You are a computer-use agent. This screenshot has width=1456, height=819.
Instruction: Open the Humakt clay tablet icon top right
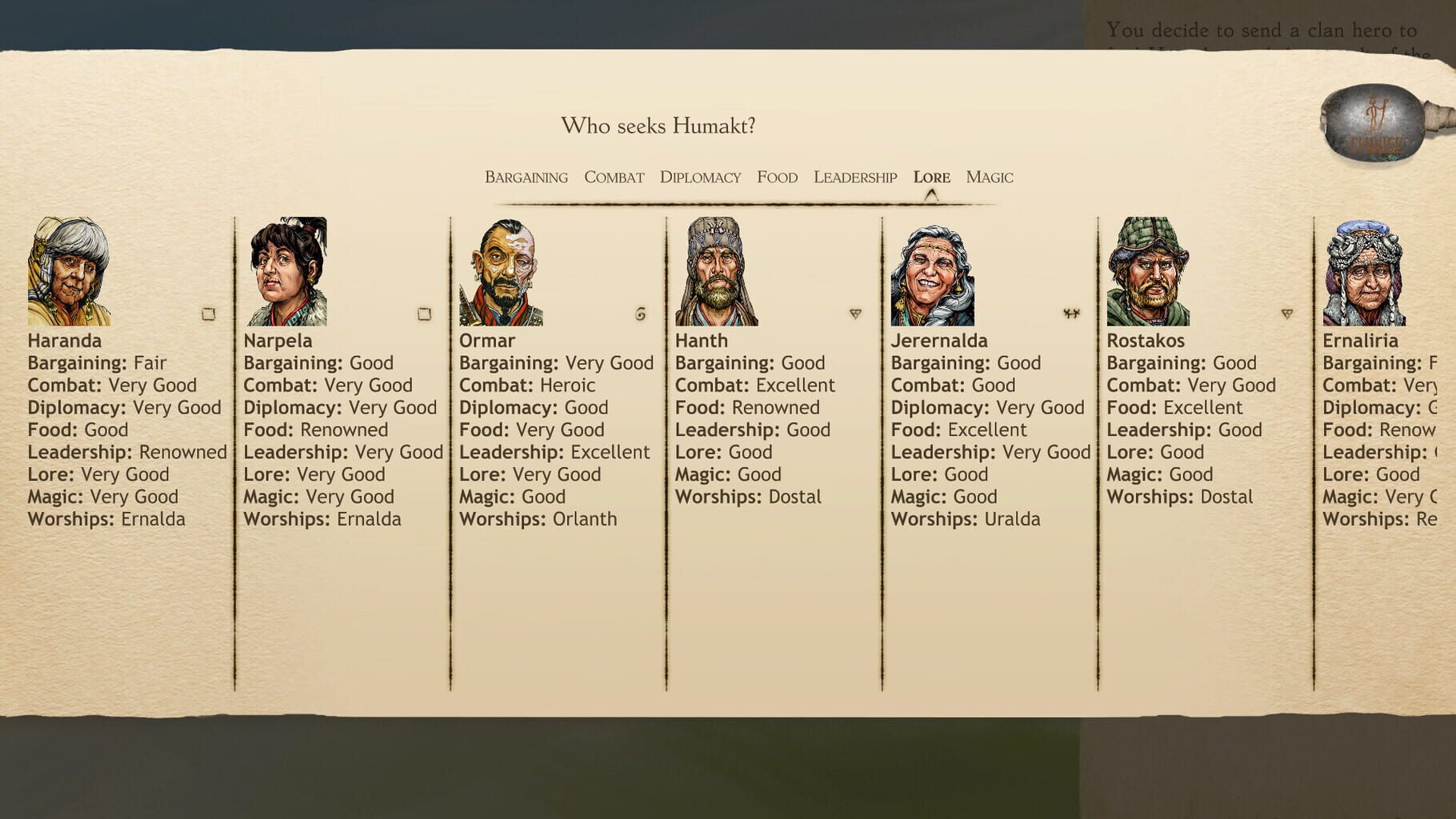(x=1374, y=124)
